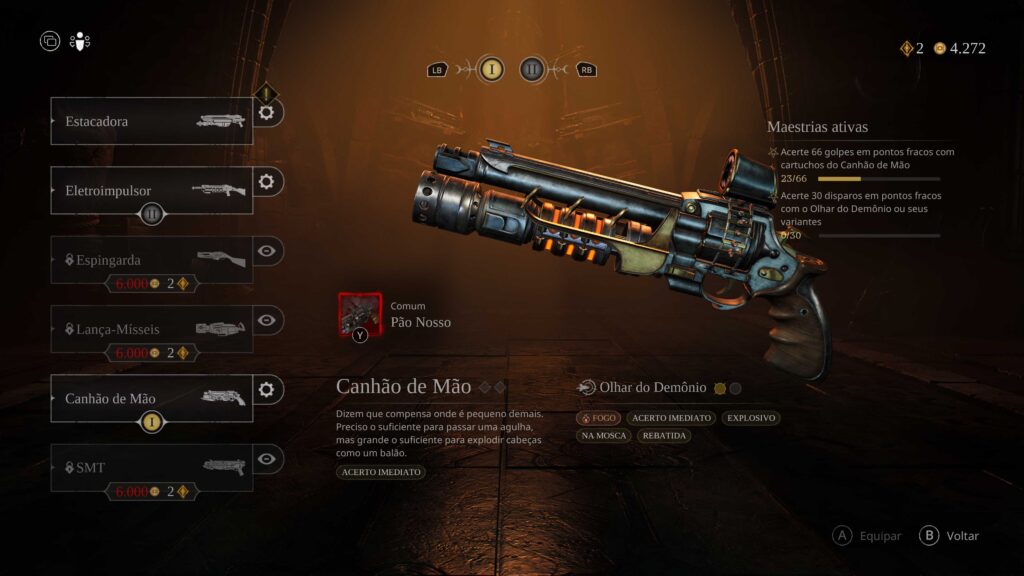
Task: Switch to weapon slot tab I
Action: [491, 69]
